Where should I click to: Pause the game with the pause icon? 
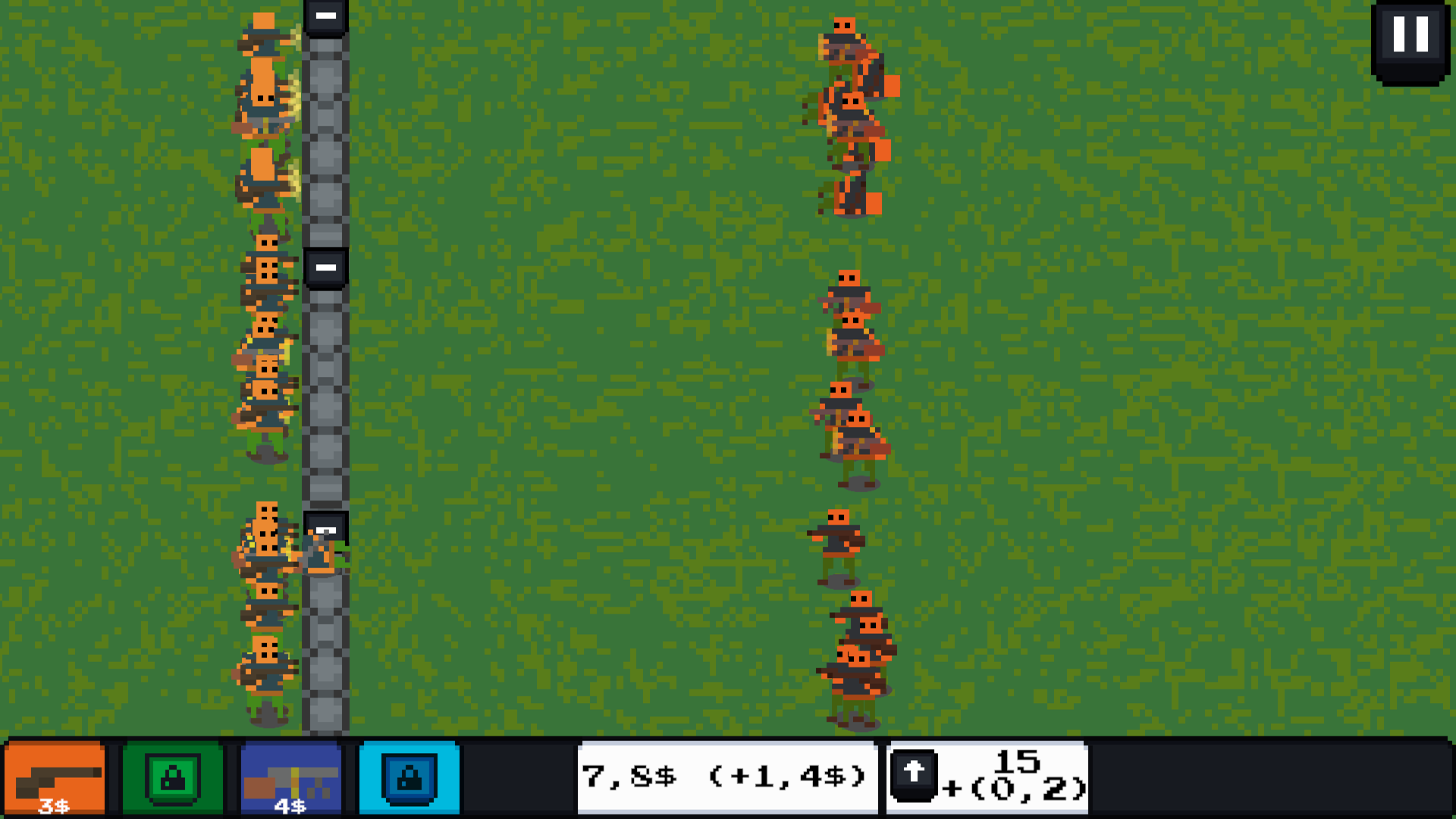tap(1411, 35)
